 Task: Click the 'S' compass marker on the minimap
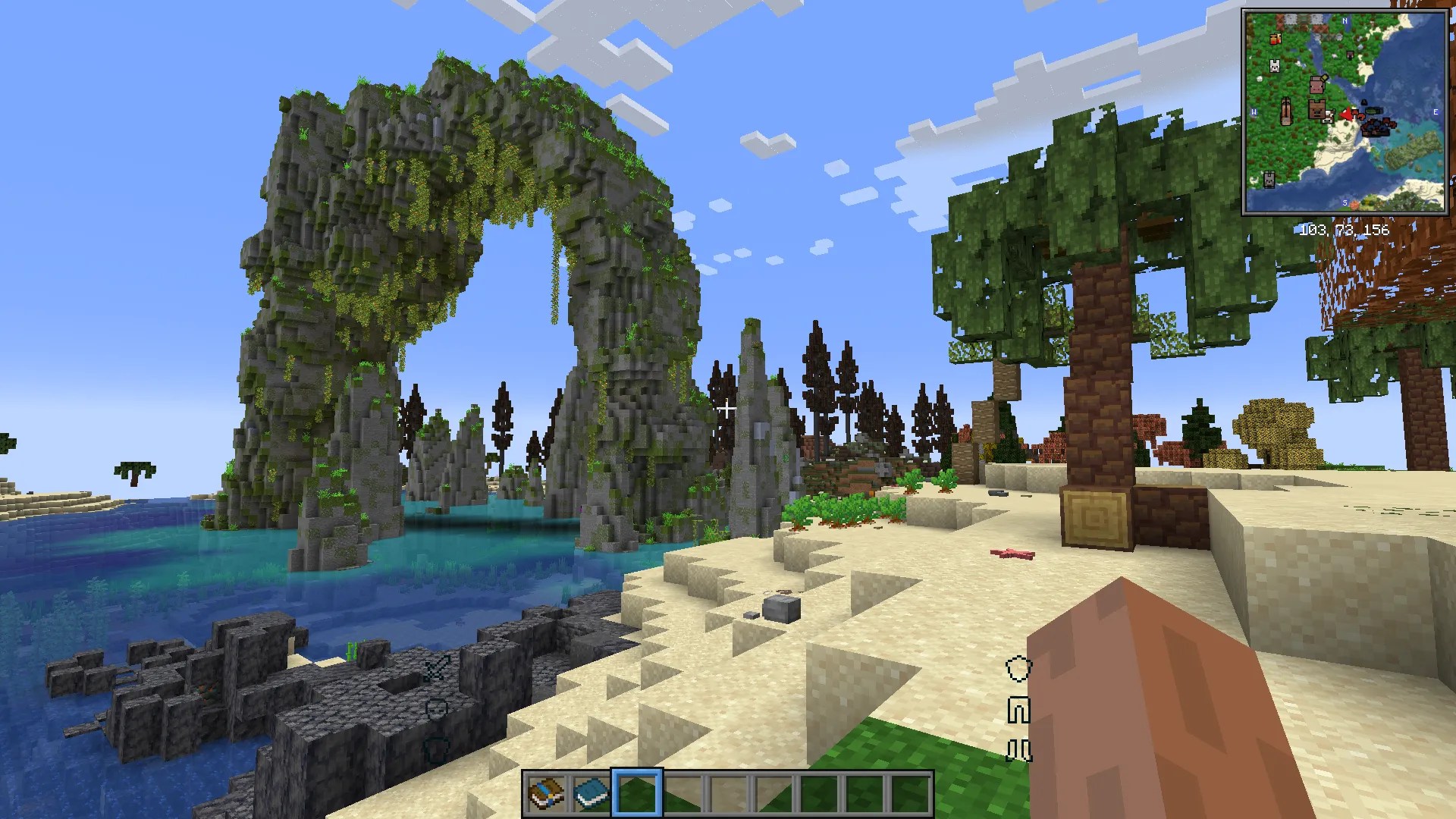click(1345, 202)
